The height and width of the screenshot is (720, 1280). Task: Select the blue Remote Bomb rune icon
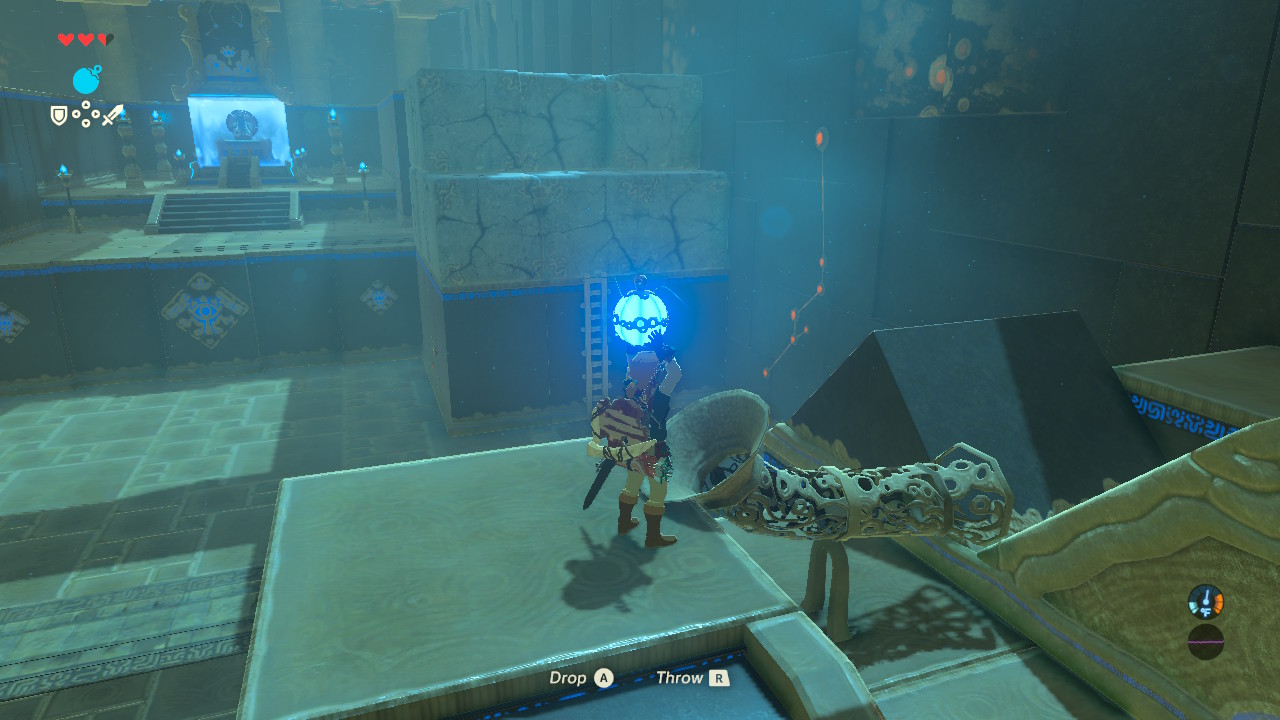(86, 80)
